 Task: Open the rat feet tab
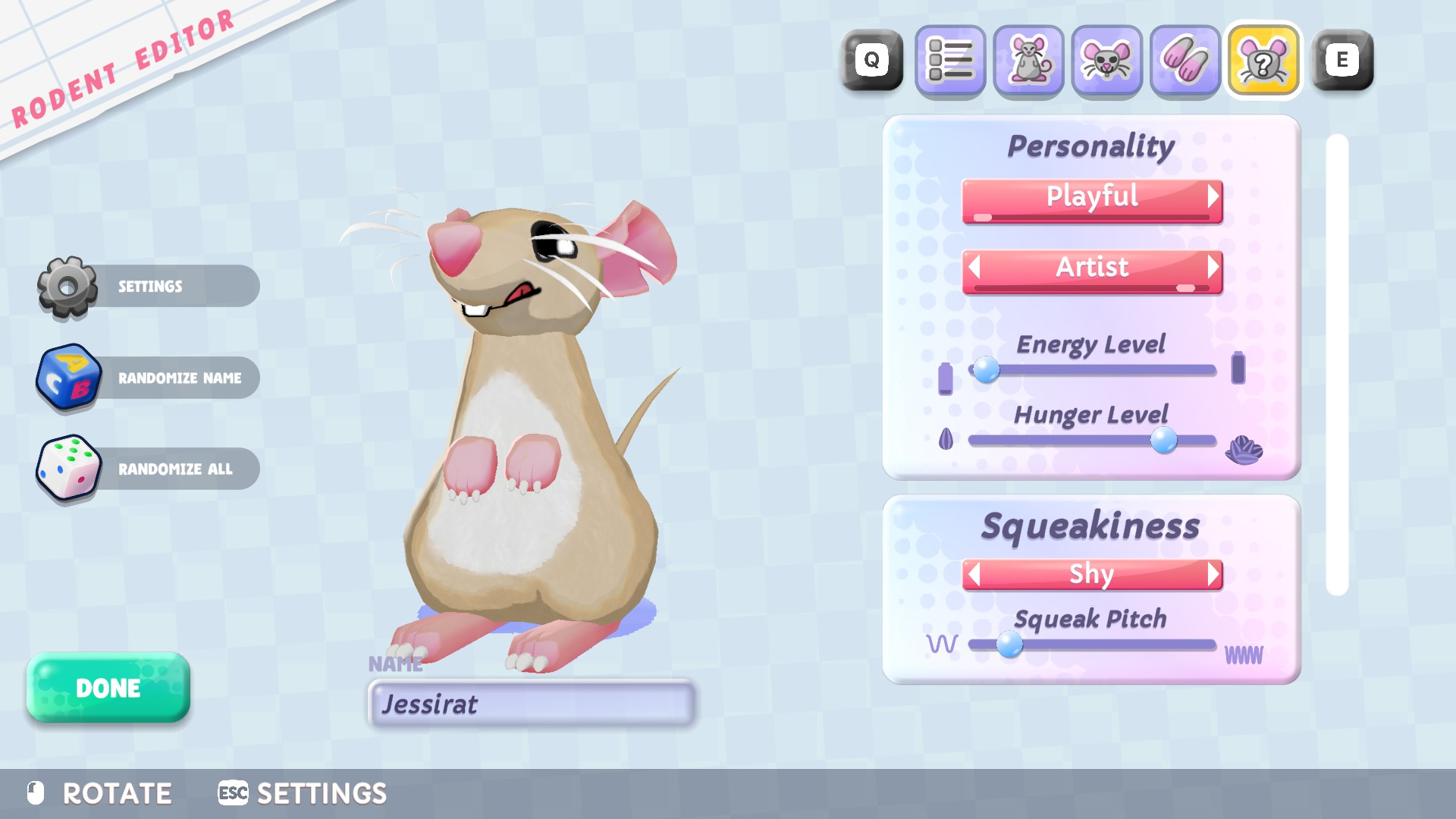pyautogui.click(x=1185, y=61)
